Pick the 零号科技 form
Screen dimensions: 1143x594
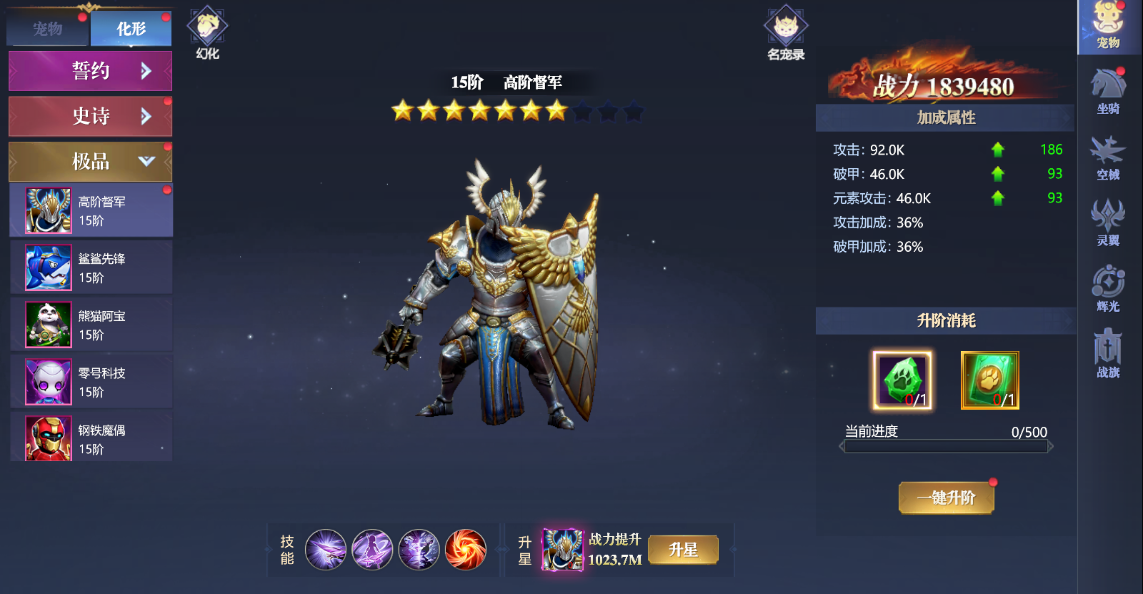(x=91, y=381)
